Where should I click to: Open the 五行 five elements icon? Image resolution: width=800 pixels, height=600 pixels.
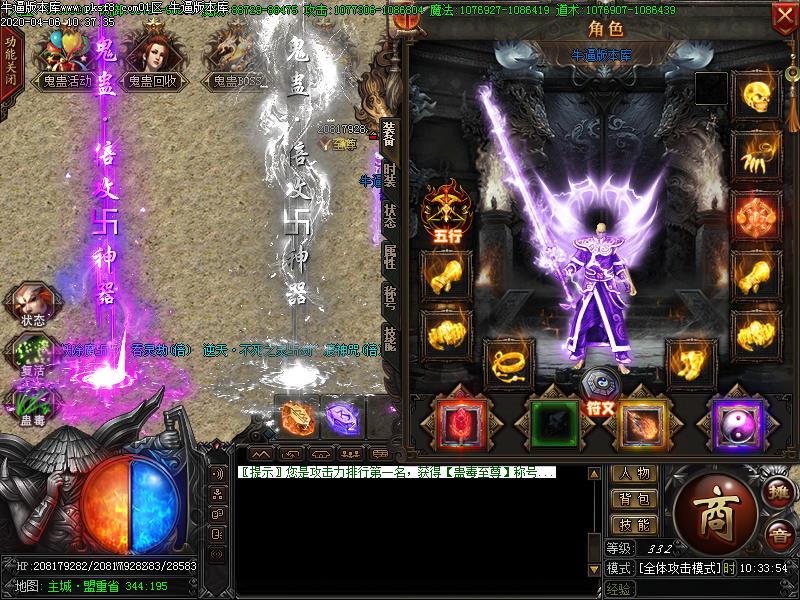445,208
